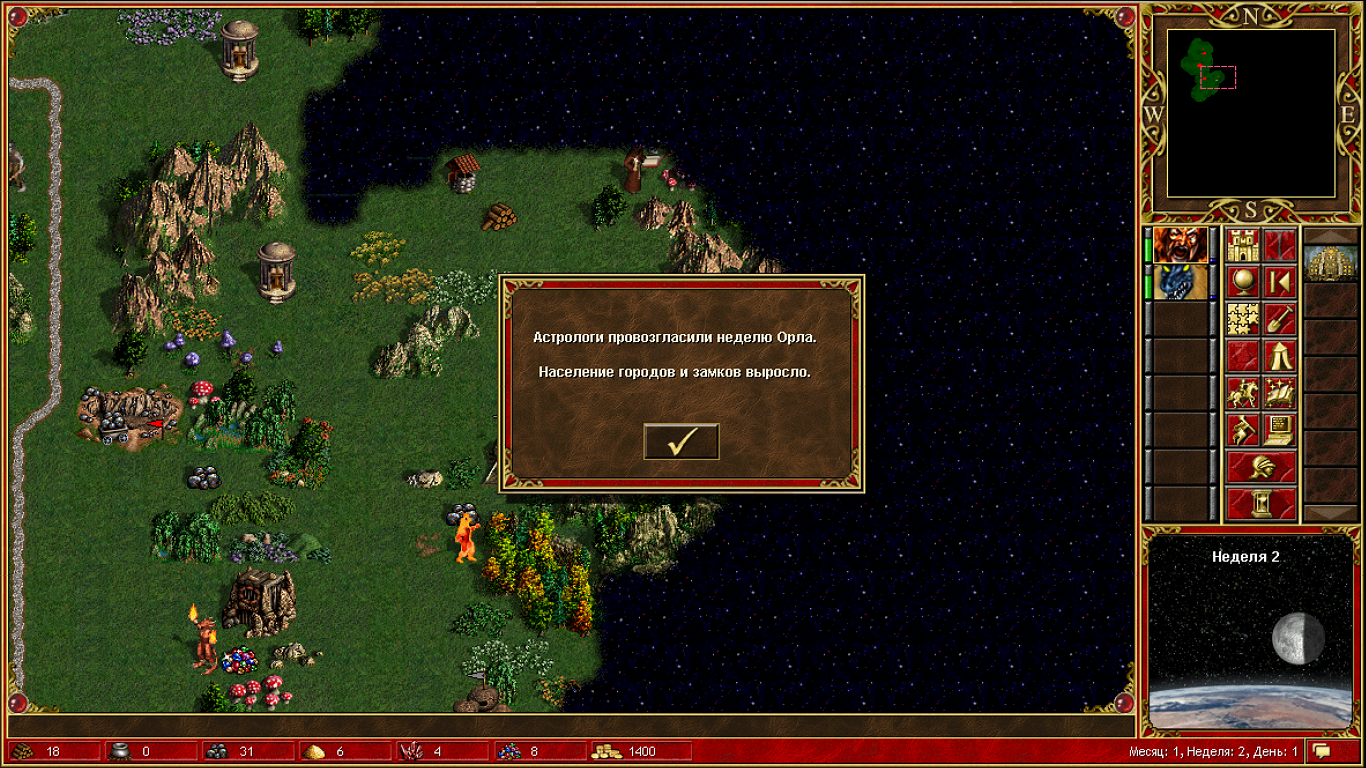The height and width of the screenshot is (768, 1366).
Task: Open the spellbook button
Action: [1280, 393]
